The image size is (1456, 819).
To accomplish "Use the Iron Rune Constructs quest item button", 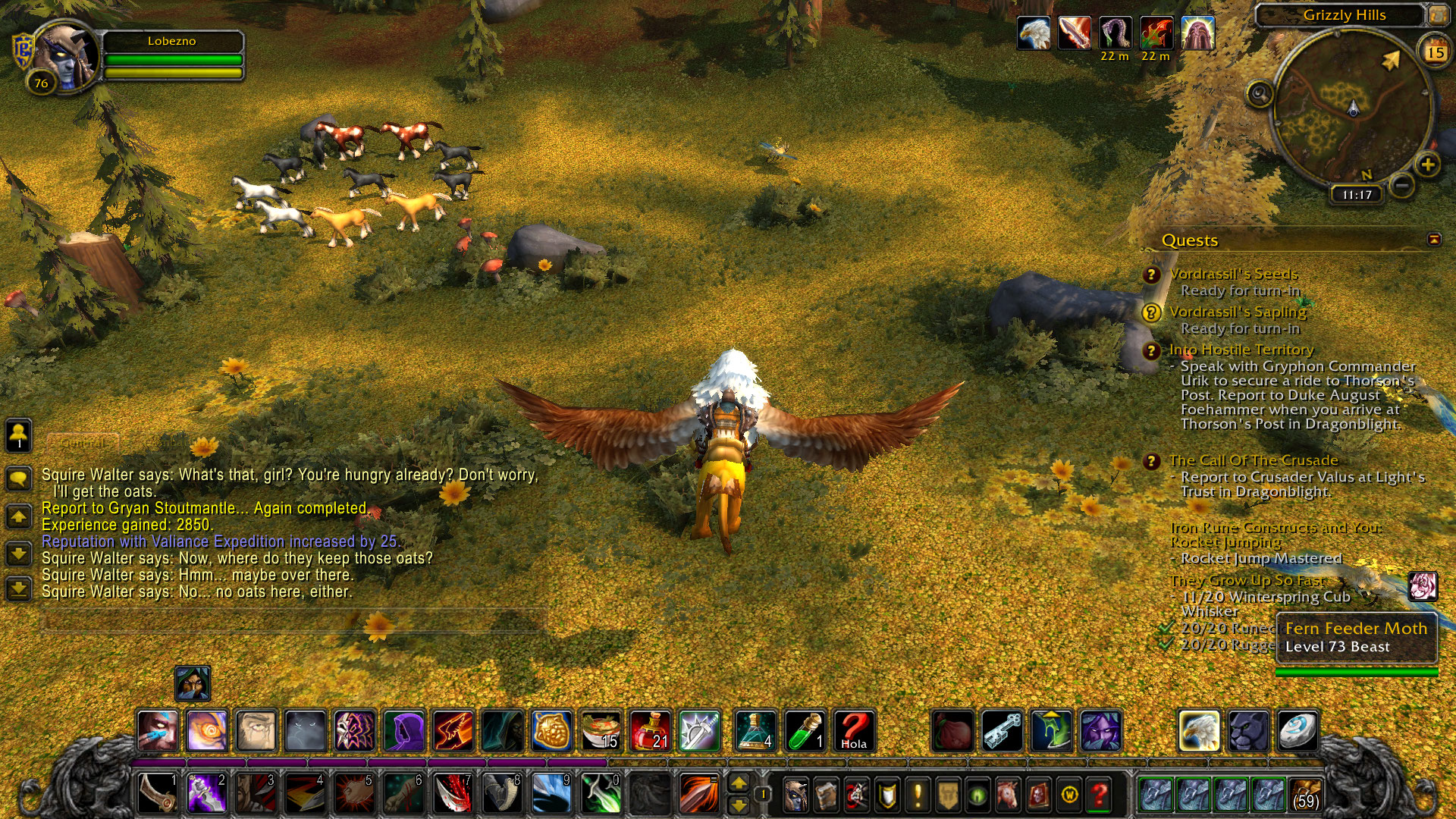I will [1423, 586].
